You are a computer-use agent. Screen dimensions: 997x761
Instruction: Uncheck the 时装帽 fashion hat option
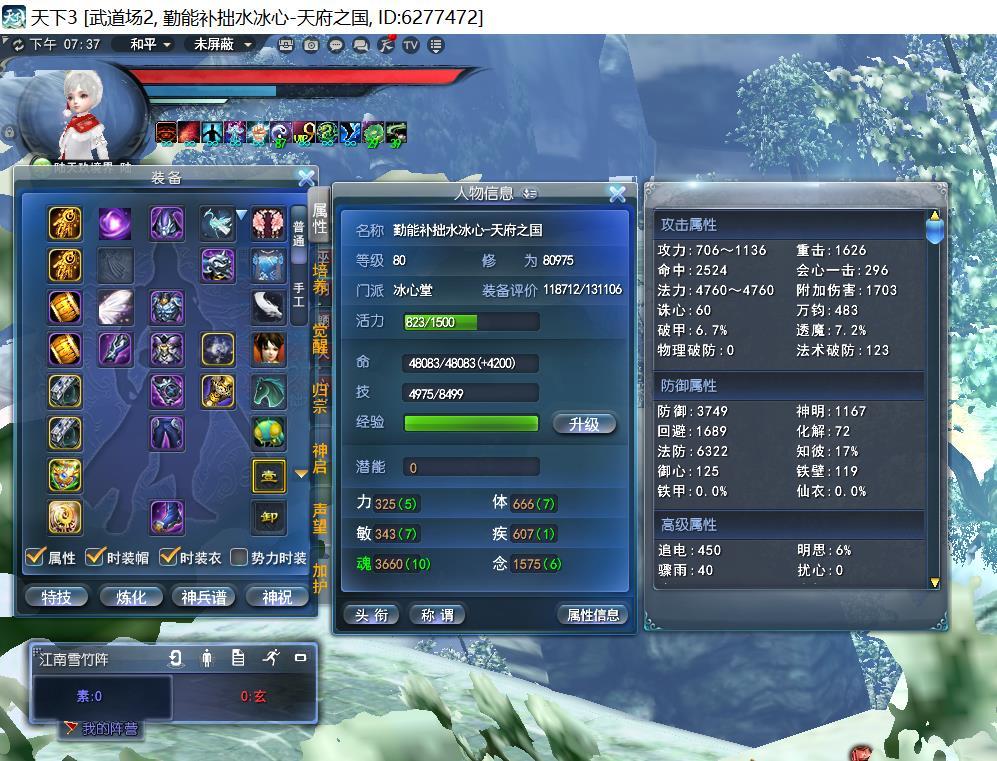(96, 557)
